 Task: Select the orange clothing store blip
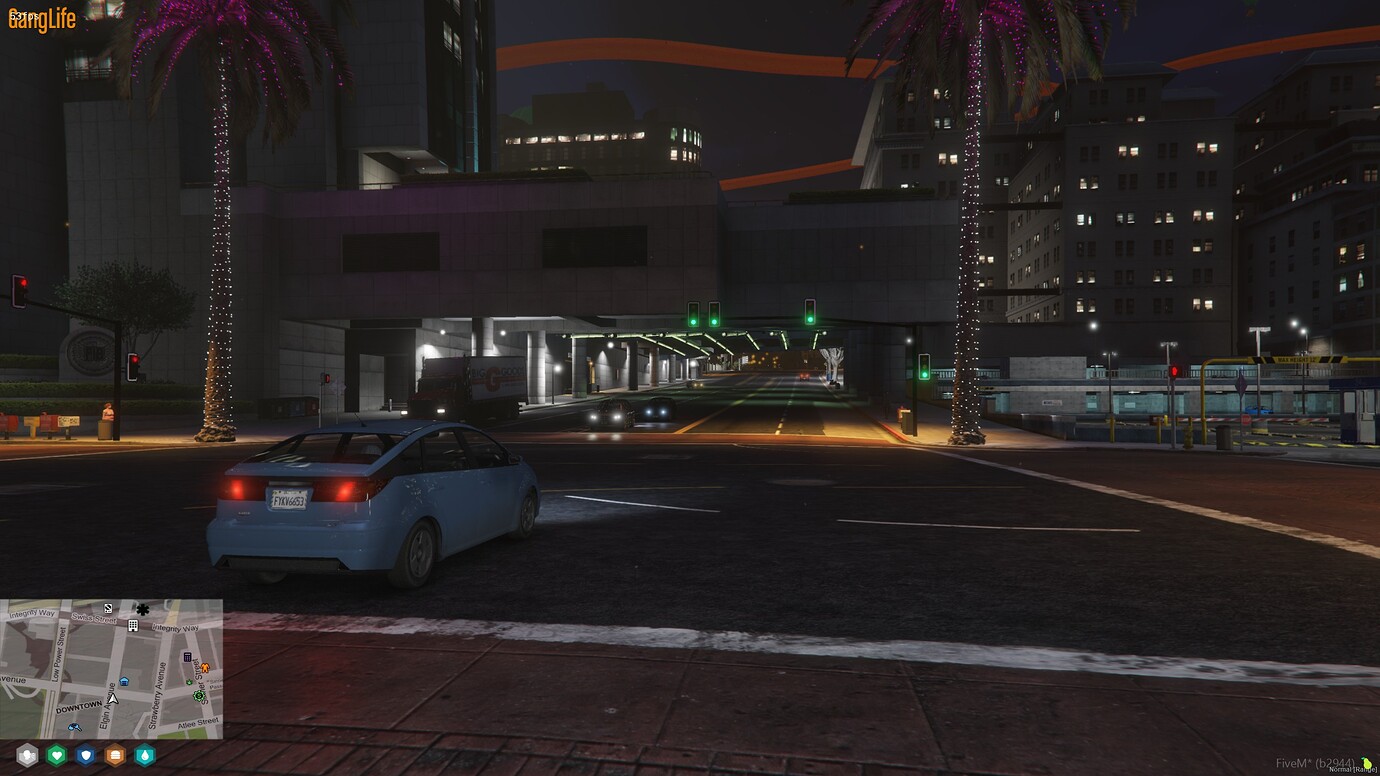click(206, 668)
